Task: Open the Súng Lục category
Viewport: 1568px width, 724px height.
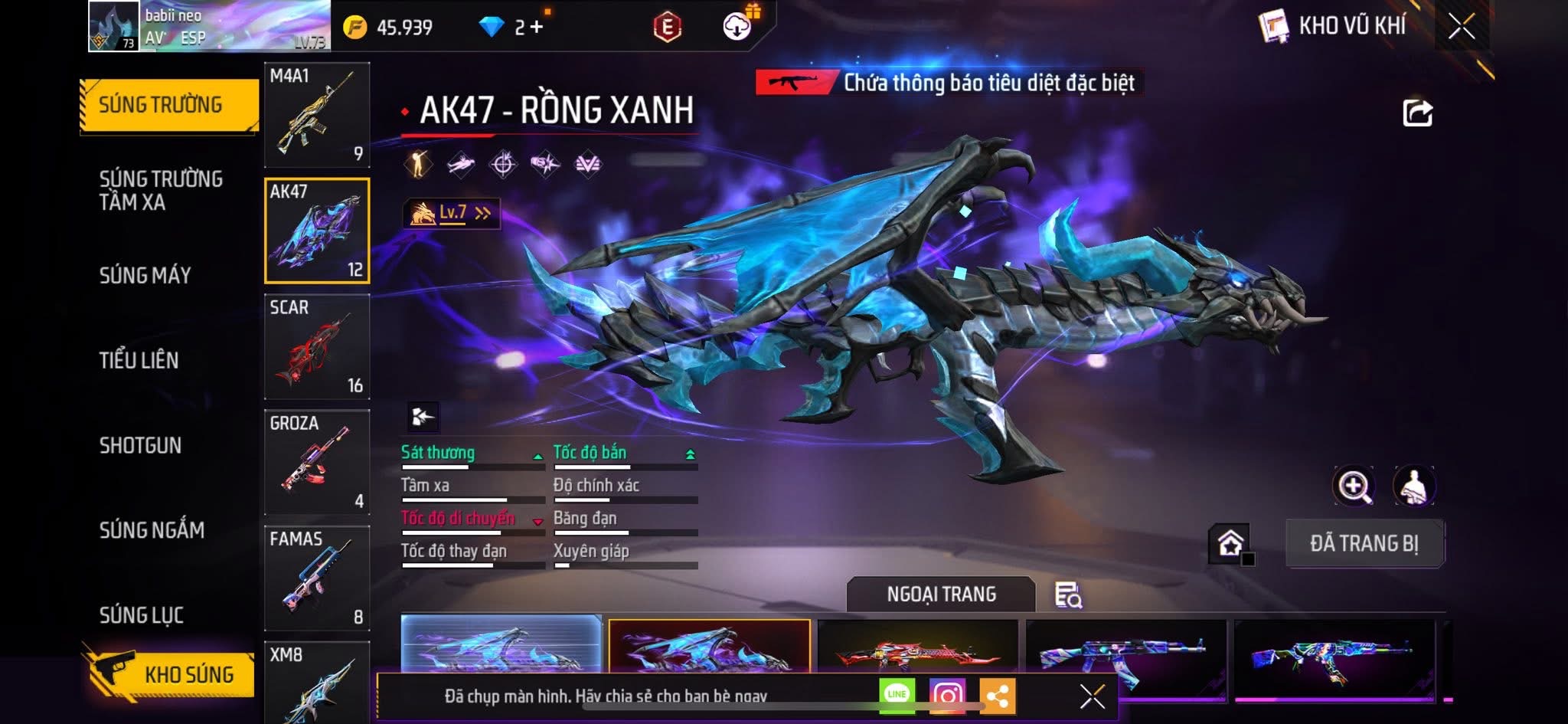Action: point(142,615)
